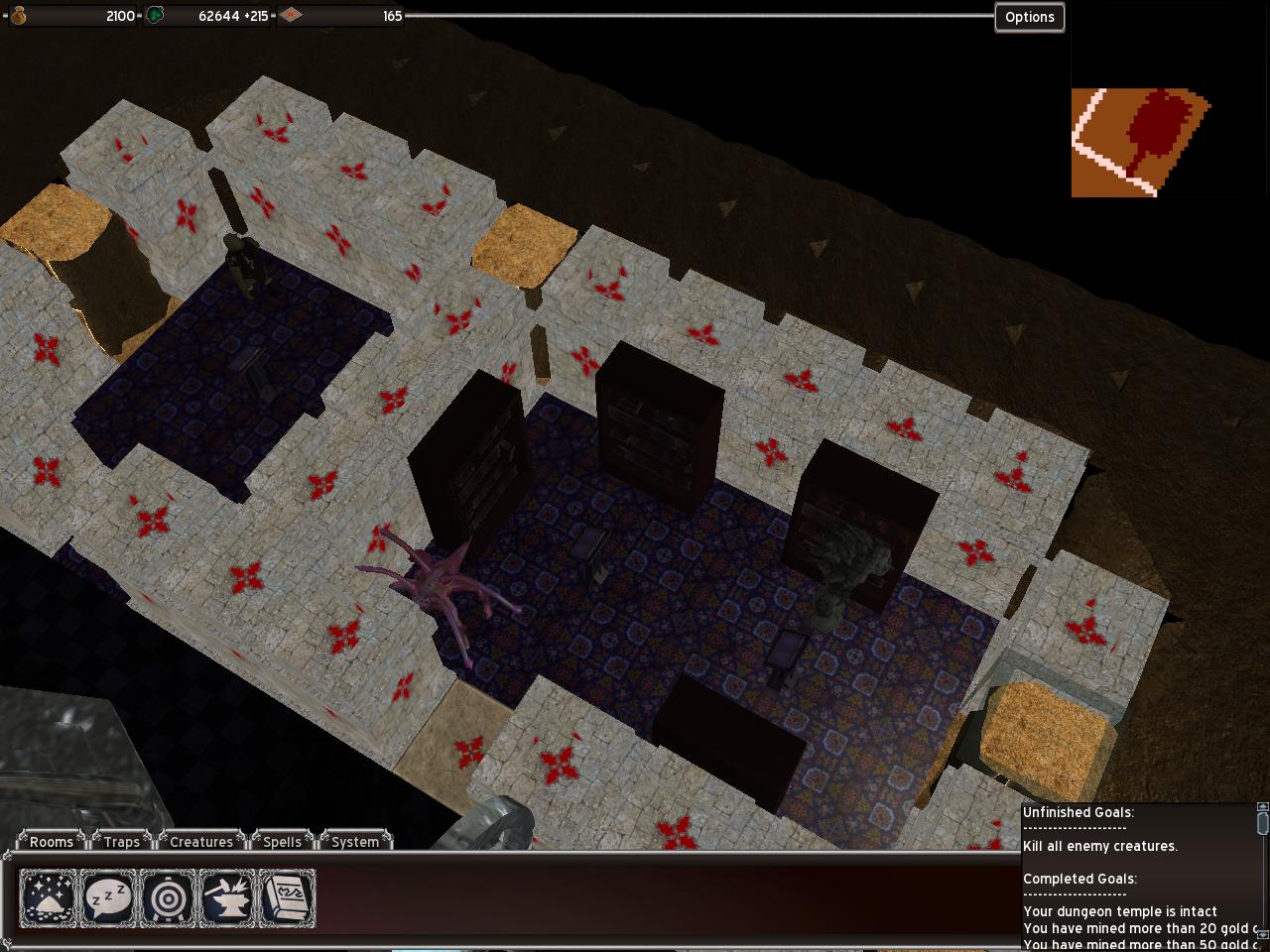Show the Creatures tab

[x=201, y=842]
